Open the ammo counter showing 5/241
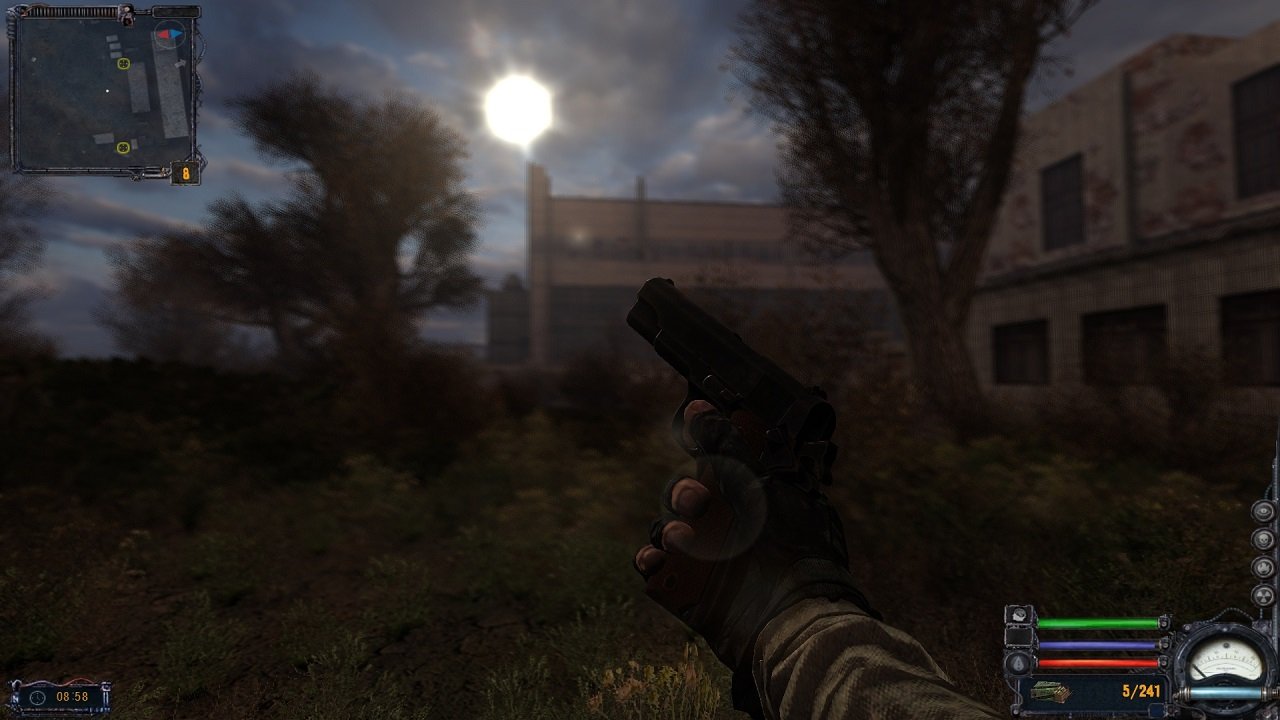The height and width of the screenshot is (720, 1280). pos(1143,689)
